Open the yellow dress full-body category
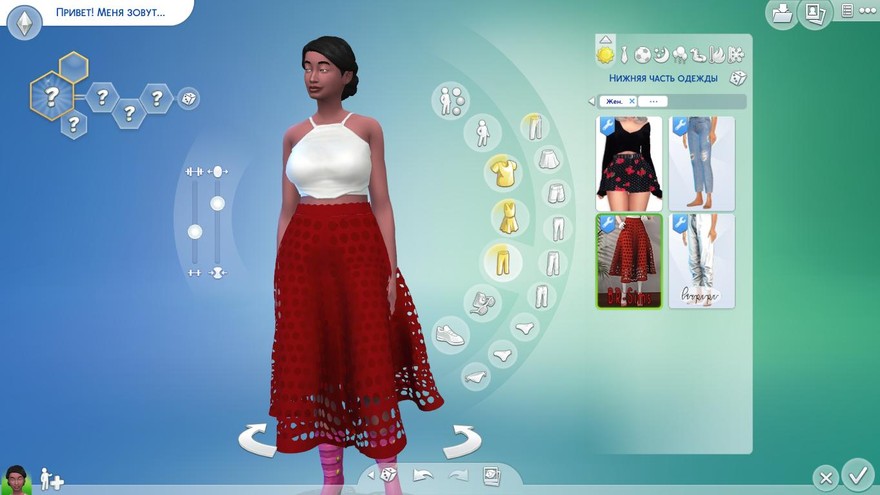 (509, 217)
